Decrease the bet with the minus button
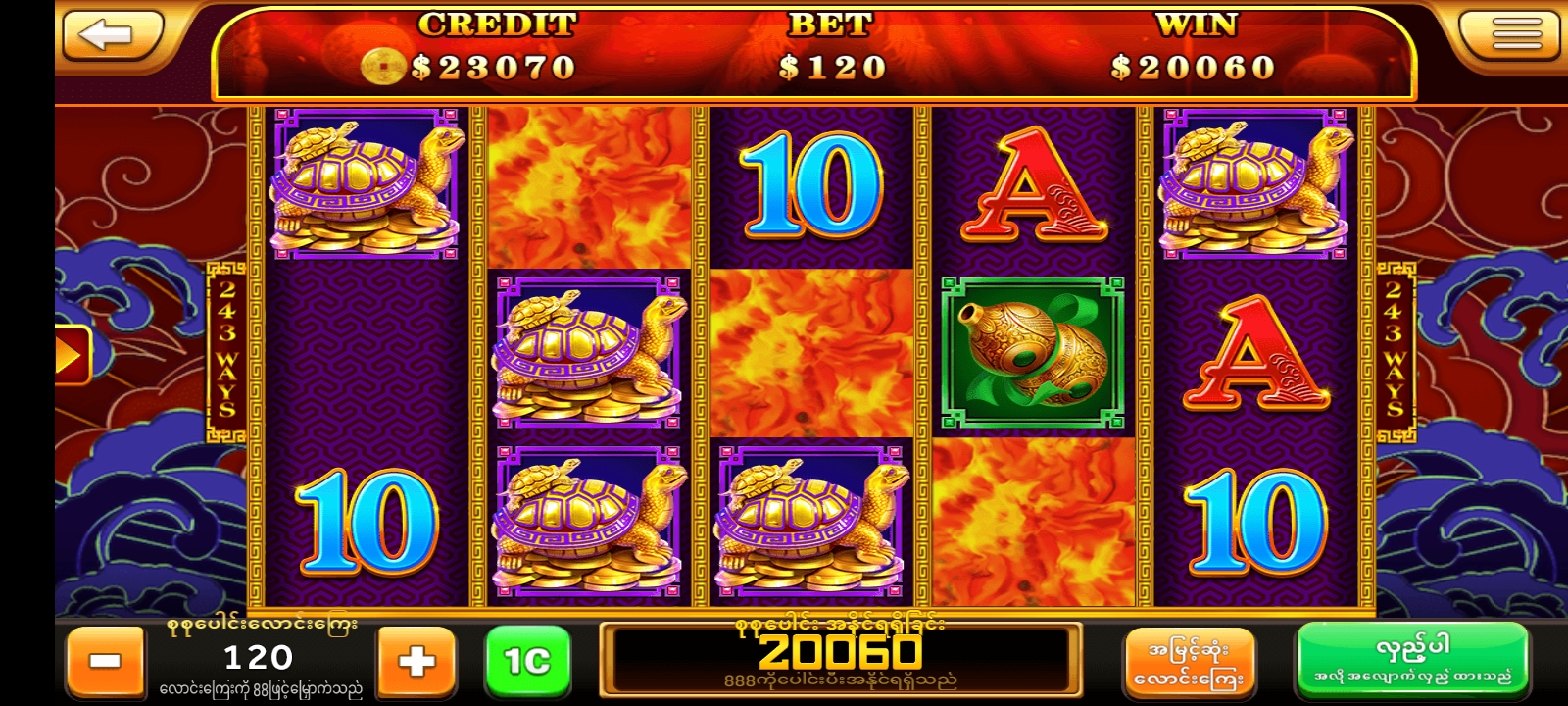The width and height of the screenshot is (1568, 706). 105,661
